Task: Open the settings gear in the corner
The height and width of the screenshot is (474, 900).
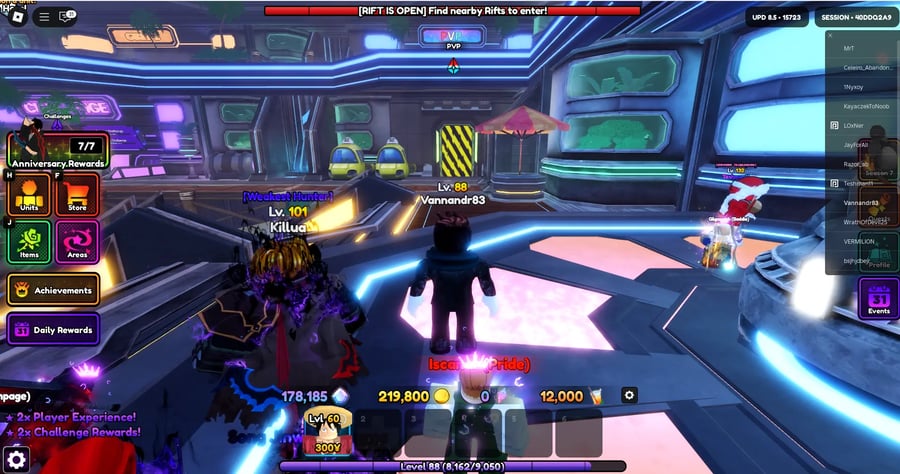Action: [x=16, y=459]
